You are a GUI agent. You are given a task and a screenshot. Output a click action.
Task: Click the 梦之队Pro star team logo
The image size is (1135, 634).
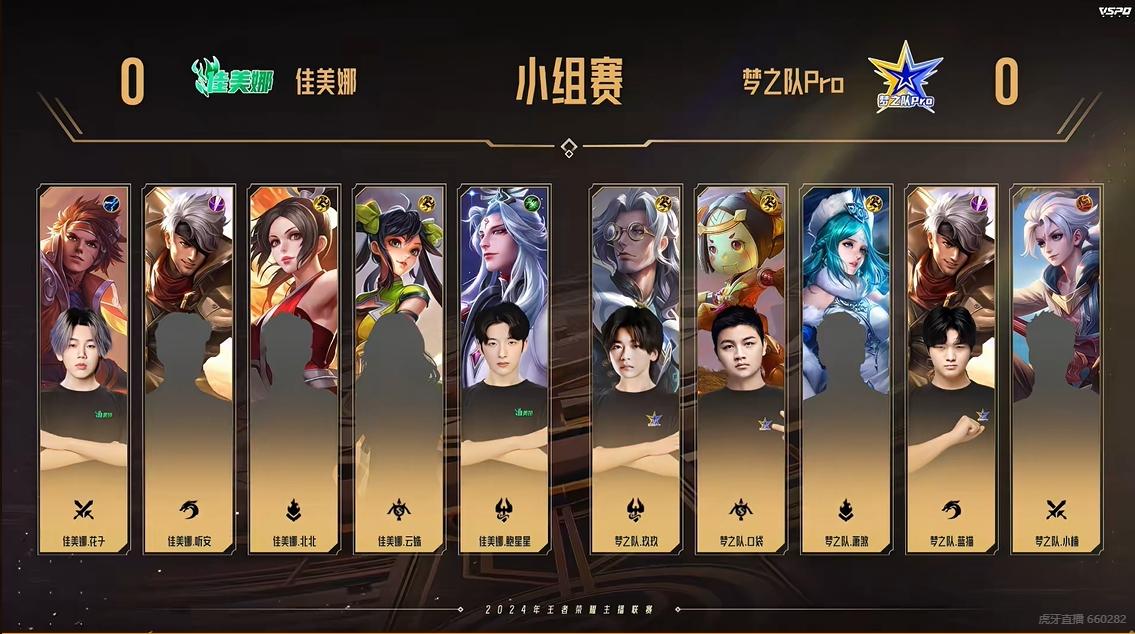coord(905,77)
